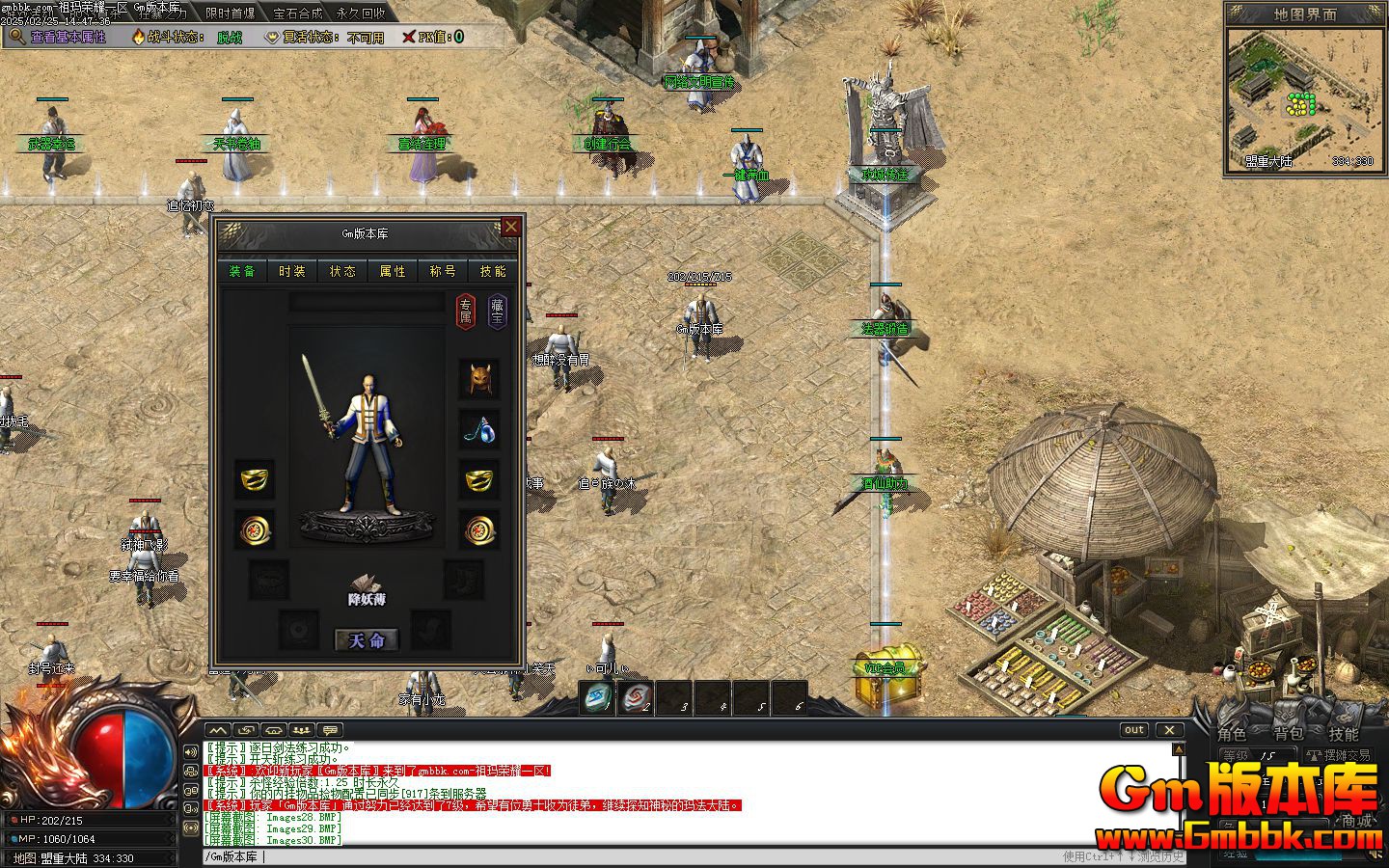Open the 永久回收 permanent recycle menu
This screenshot has width=1389, height=868.
[x=361, y=14]
